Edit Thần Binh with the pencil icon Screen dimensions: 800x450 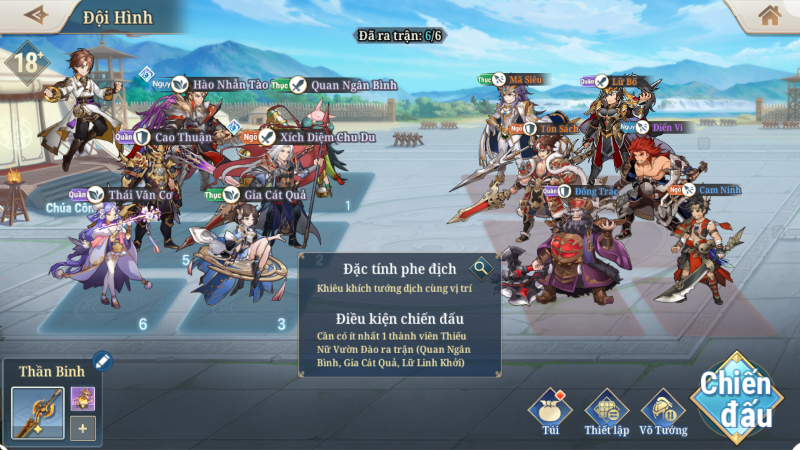coord(102,361)
